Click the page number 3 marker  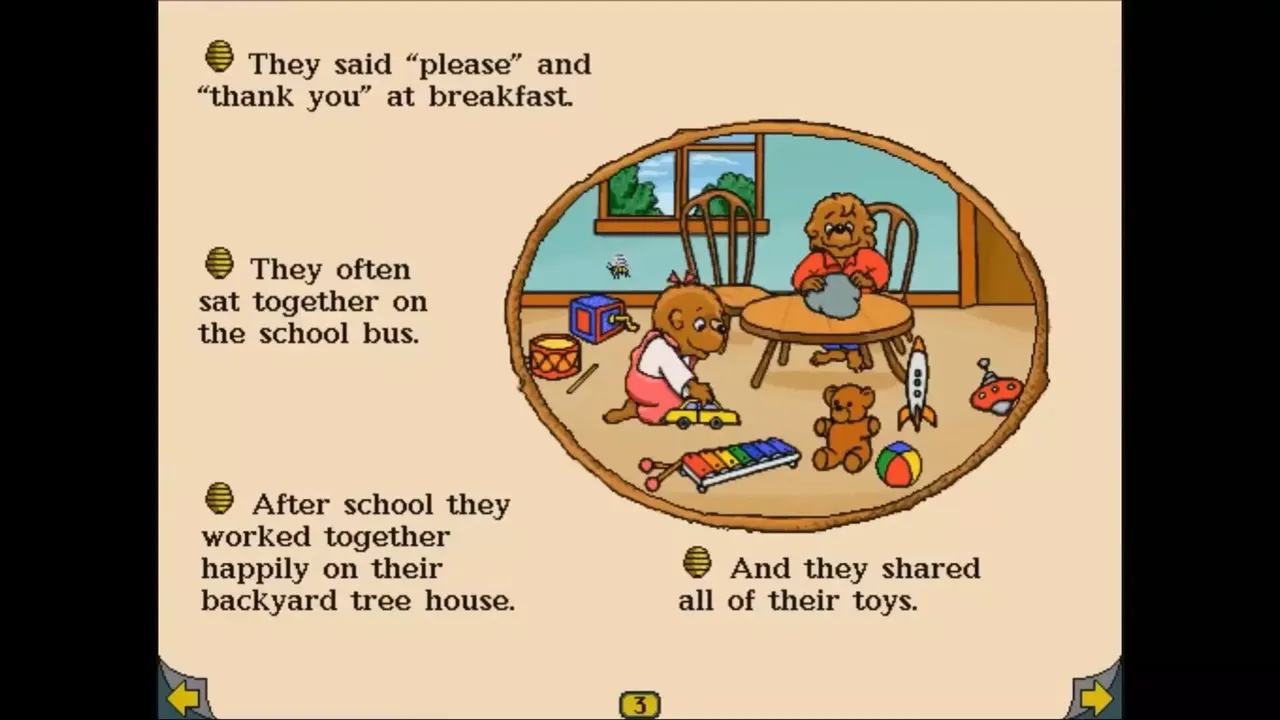point(642,703)
